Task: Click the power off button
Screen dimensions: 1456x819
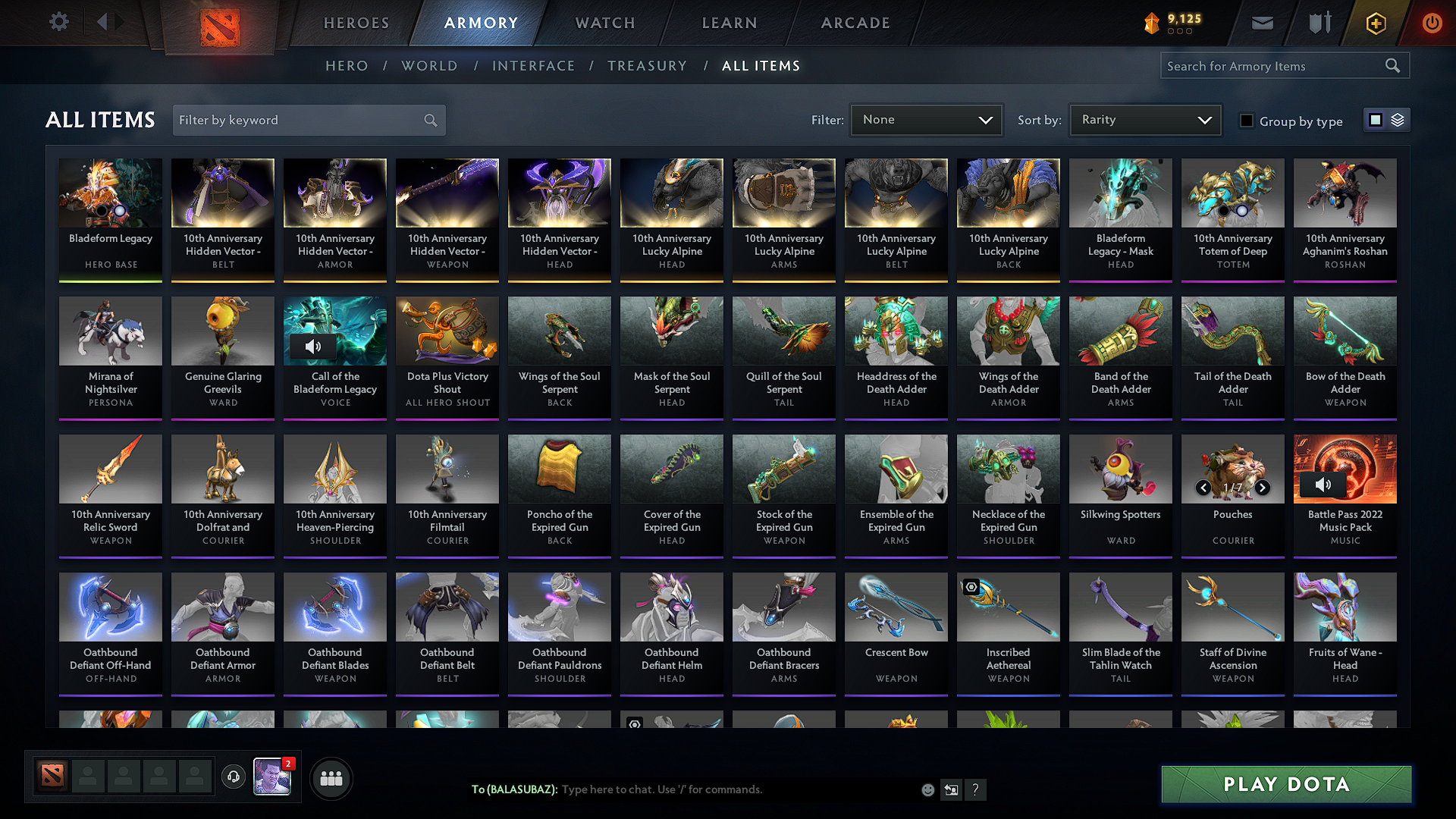Action: (1432, 23)
